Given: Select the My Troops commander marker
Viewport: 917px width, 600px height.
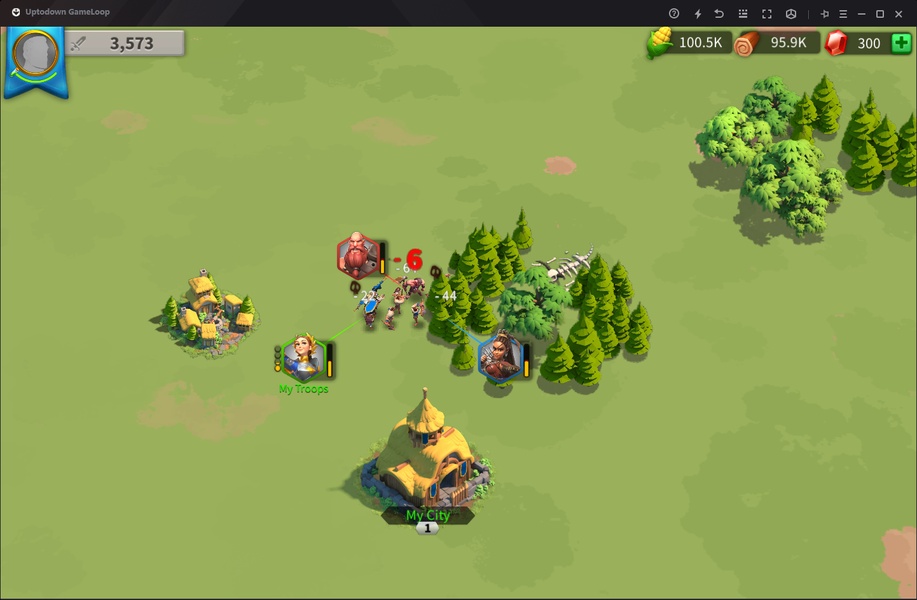Looking at the screenshot, I should [301, 357].
